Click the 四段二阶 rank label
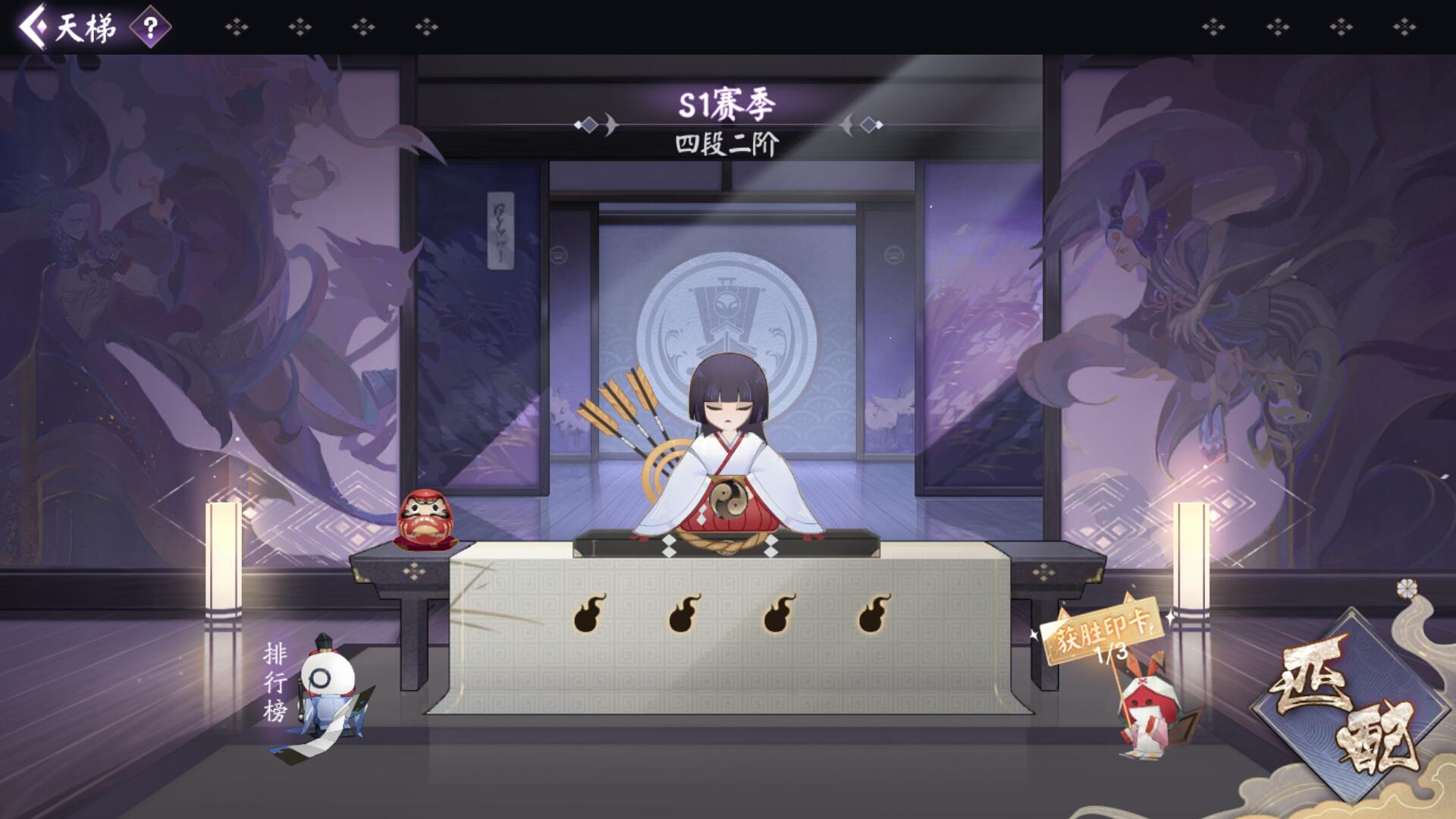 pyautogui.click(x=726, y=146)
